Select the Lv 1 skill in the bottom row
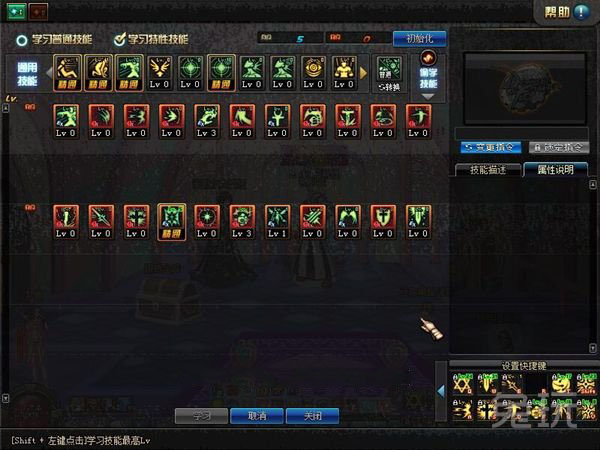The height and width of the screenshot is (450, 600). pos(277,220)
